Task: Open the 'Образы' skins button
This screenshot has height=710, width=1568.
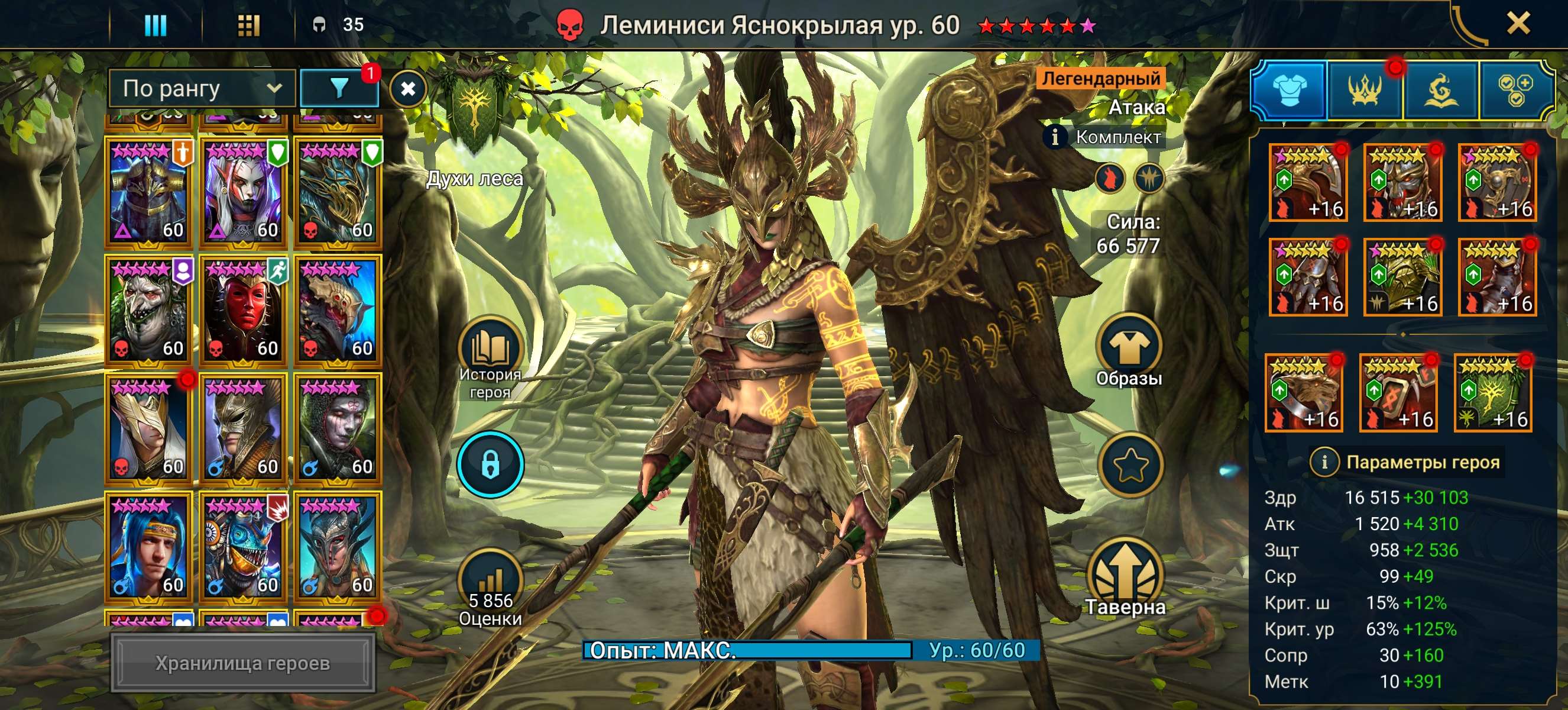Action: tap(1129, 347)
